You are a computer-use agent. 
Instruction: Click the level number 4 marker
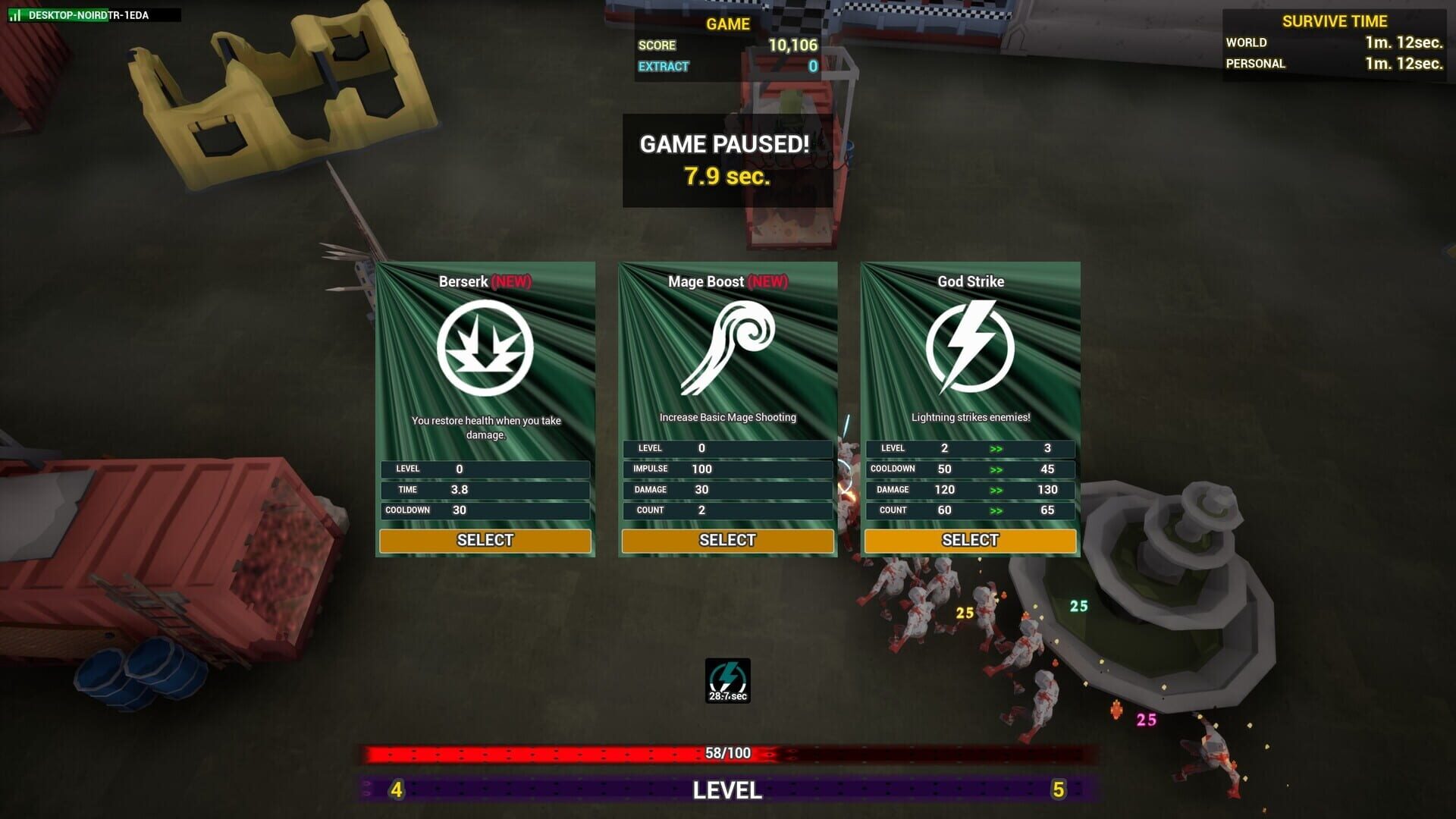(x=395, y=789)
